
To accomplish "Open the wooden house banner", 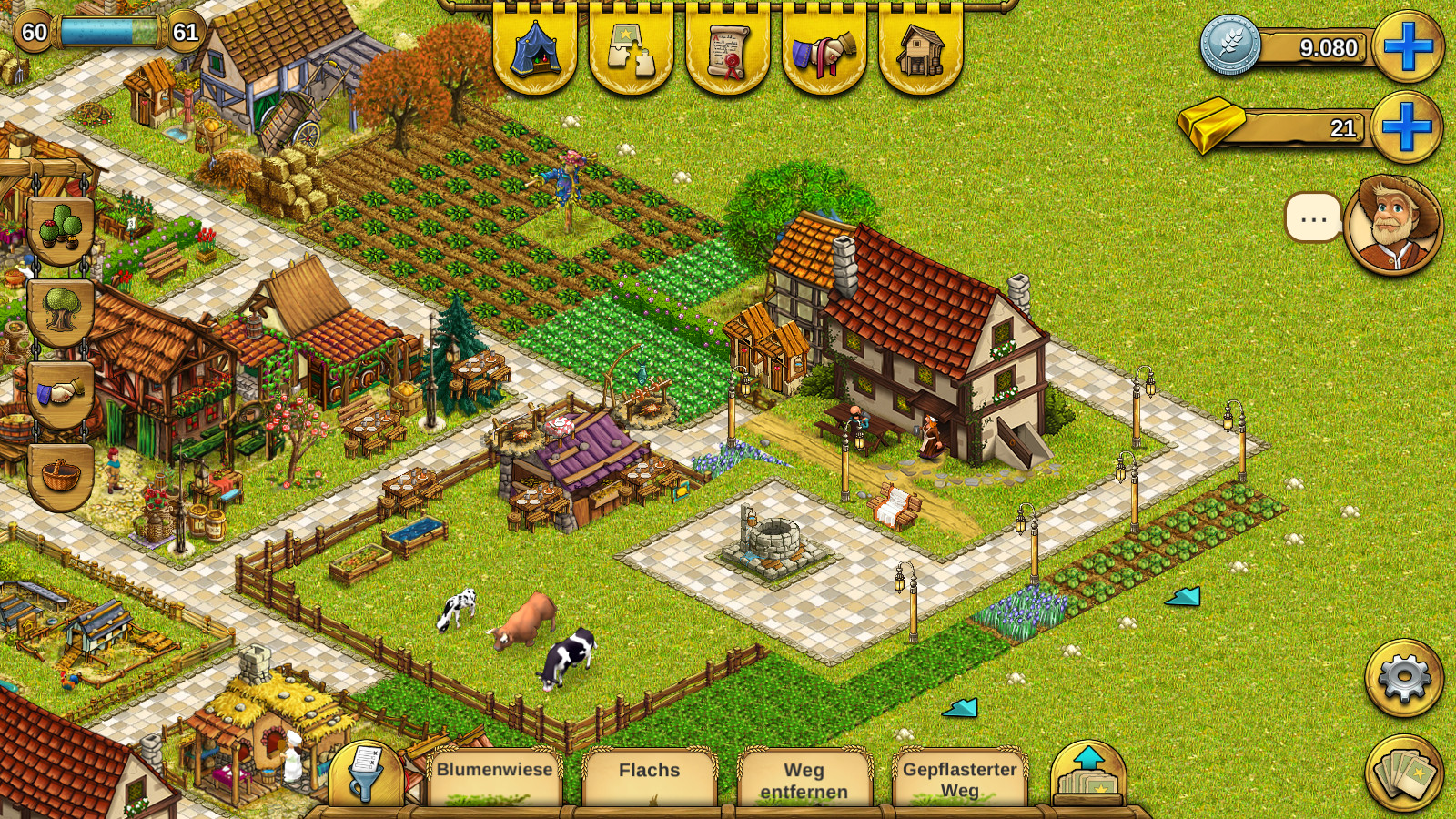I will (921, 47).
